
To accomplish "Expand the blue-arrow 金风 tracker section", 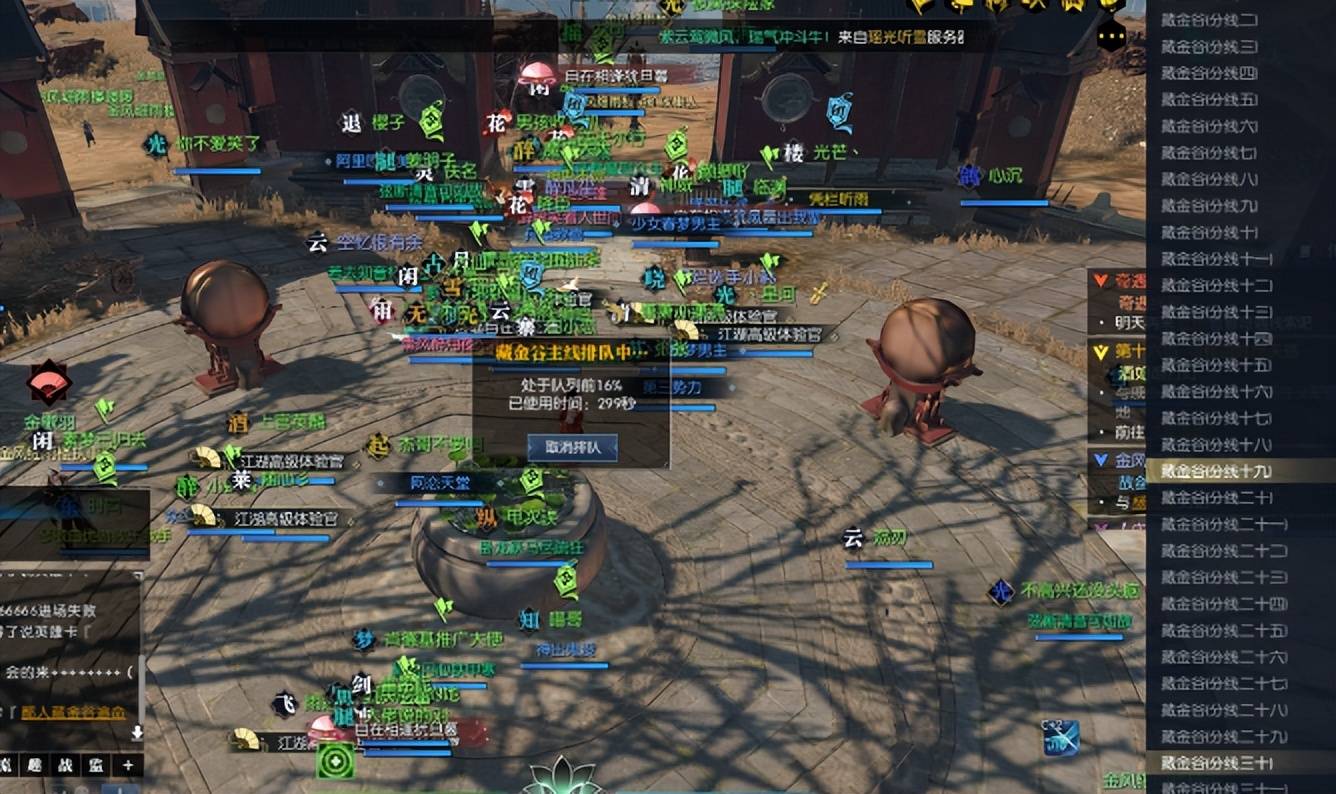I will 1100,461.
